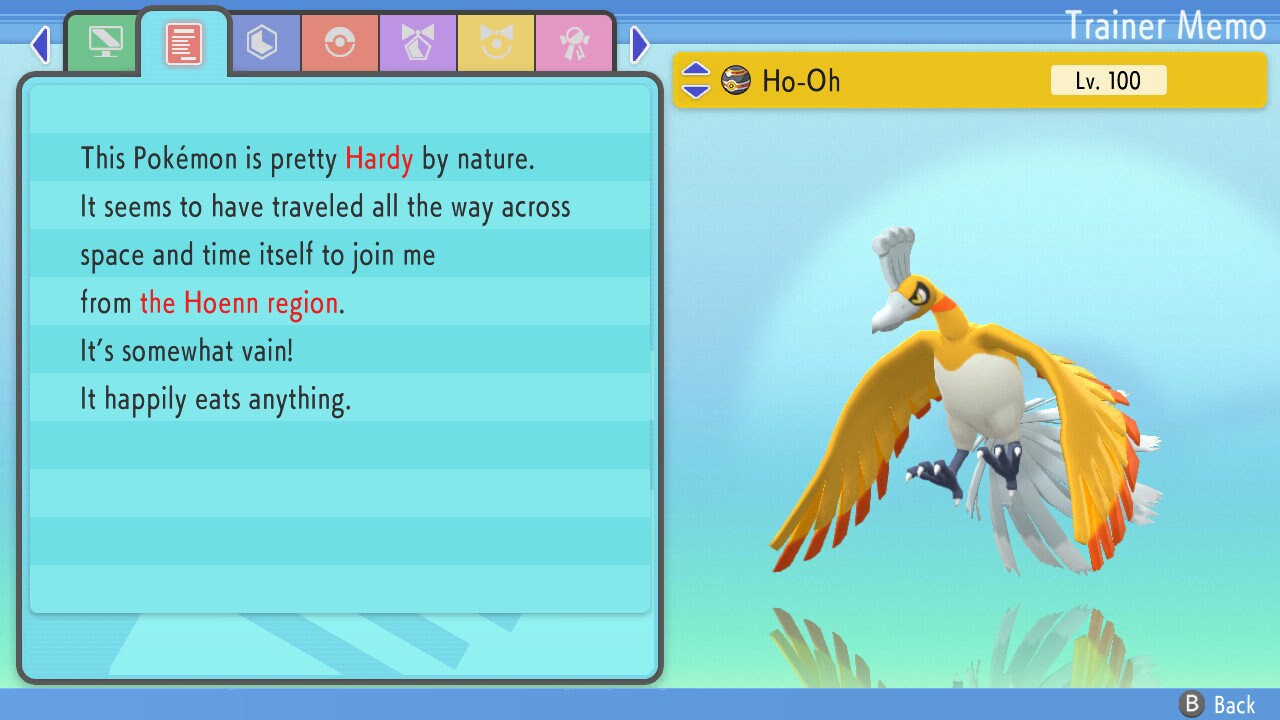This screenshot has width=1280, height=720.
Task: Cycle Pokémon with the Ho-Oh up/down arrows
Action: (696, 81)
